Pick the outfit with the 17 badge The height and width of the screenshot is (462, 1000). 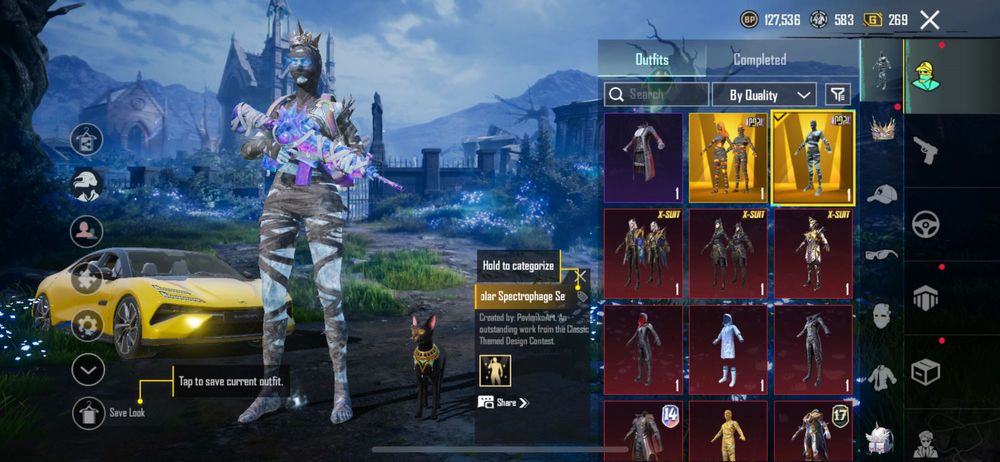(813, 430)
